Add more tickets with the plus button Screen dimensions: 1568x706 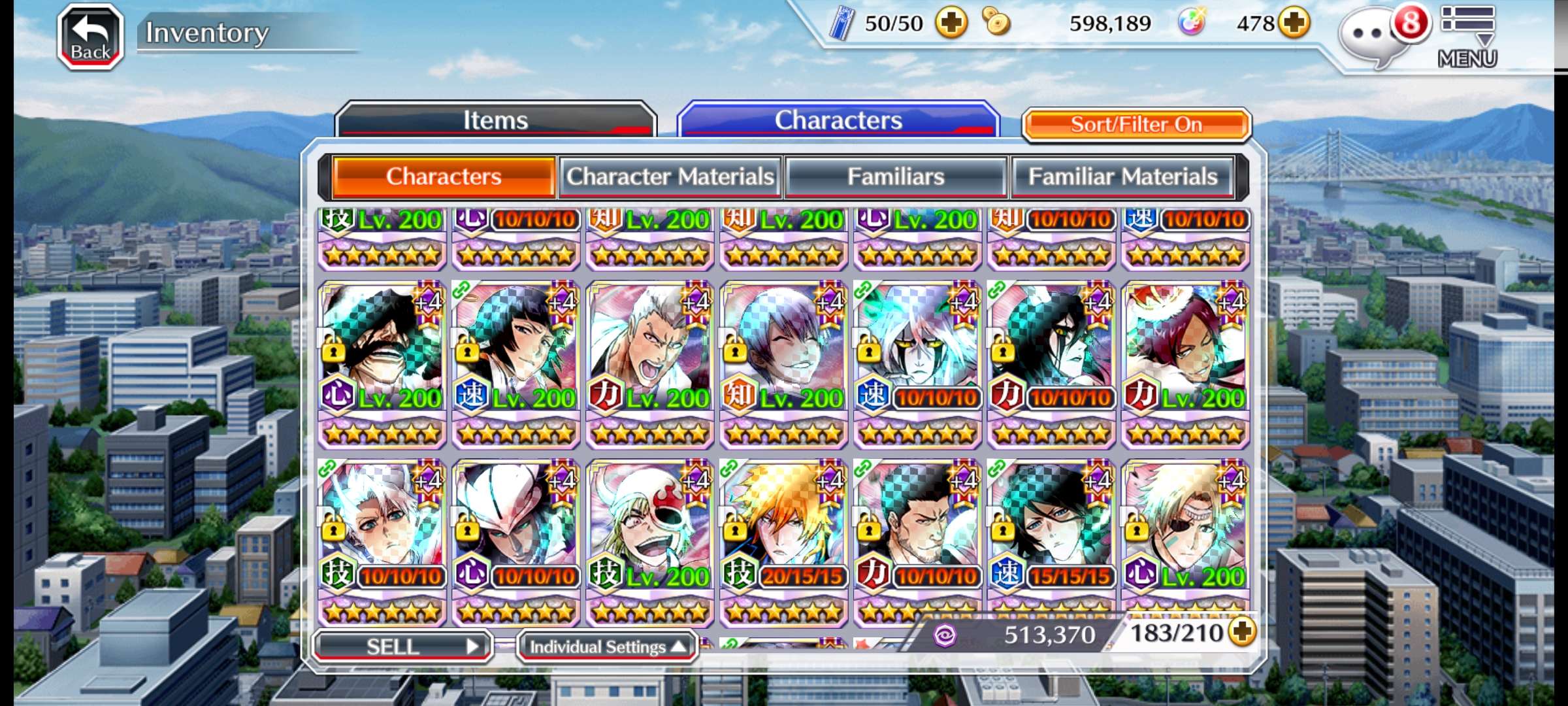coord(951,24)
